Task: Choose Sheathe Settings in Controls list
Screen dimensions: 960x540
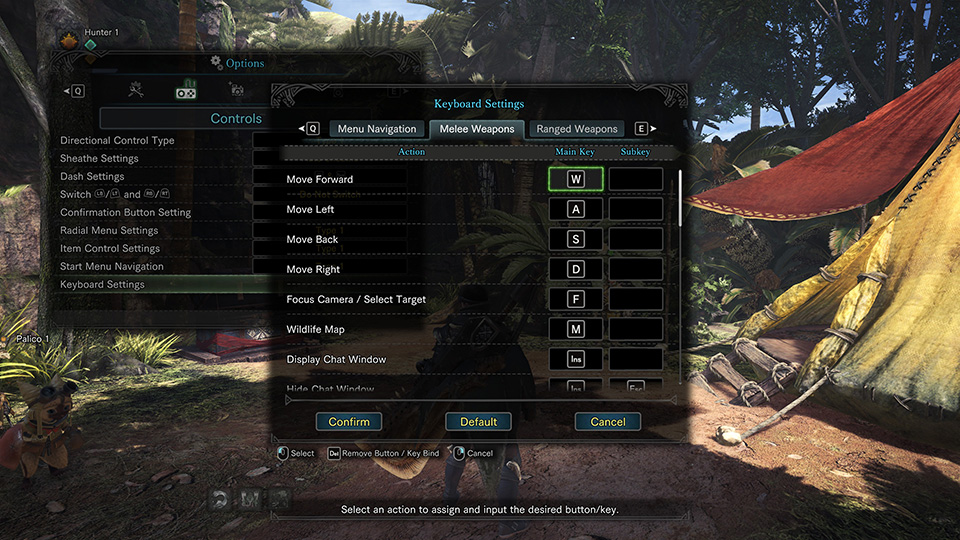Action: tap(99, 159)
